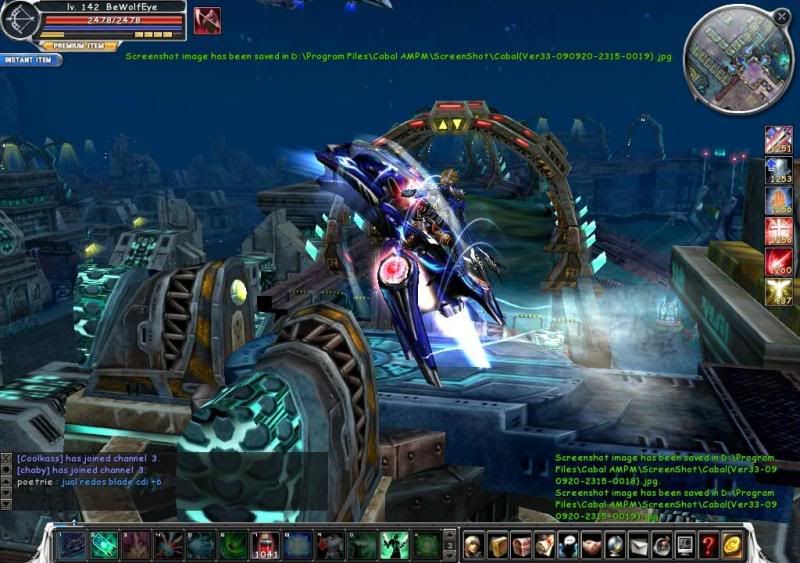
Task: Open the red question mark help icon
Action: coord(708,545)
